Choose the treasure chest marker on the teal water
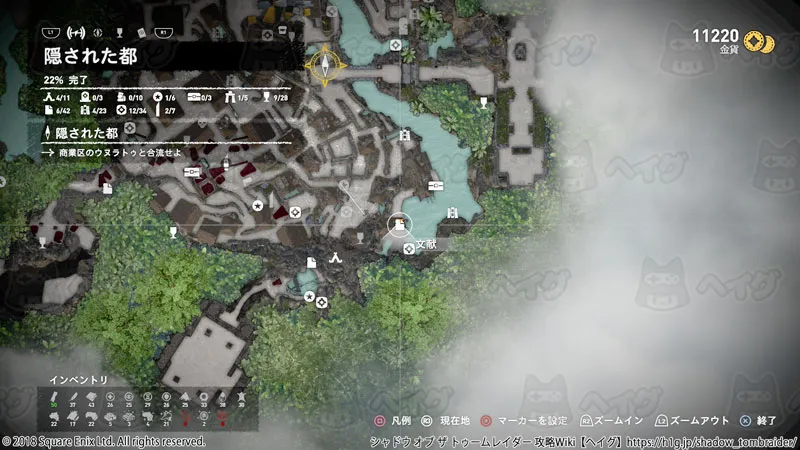 [x=435, y=186]
